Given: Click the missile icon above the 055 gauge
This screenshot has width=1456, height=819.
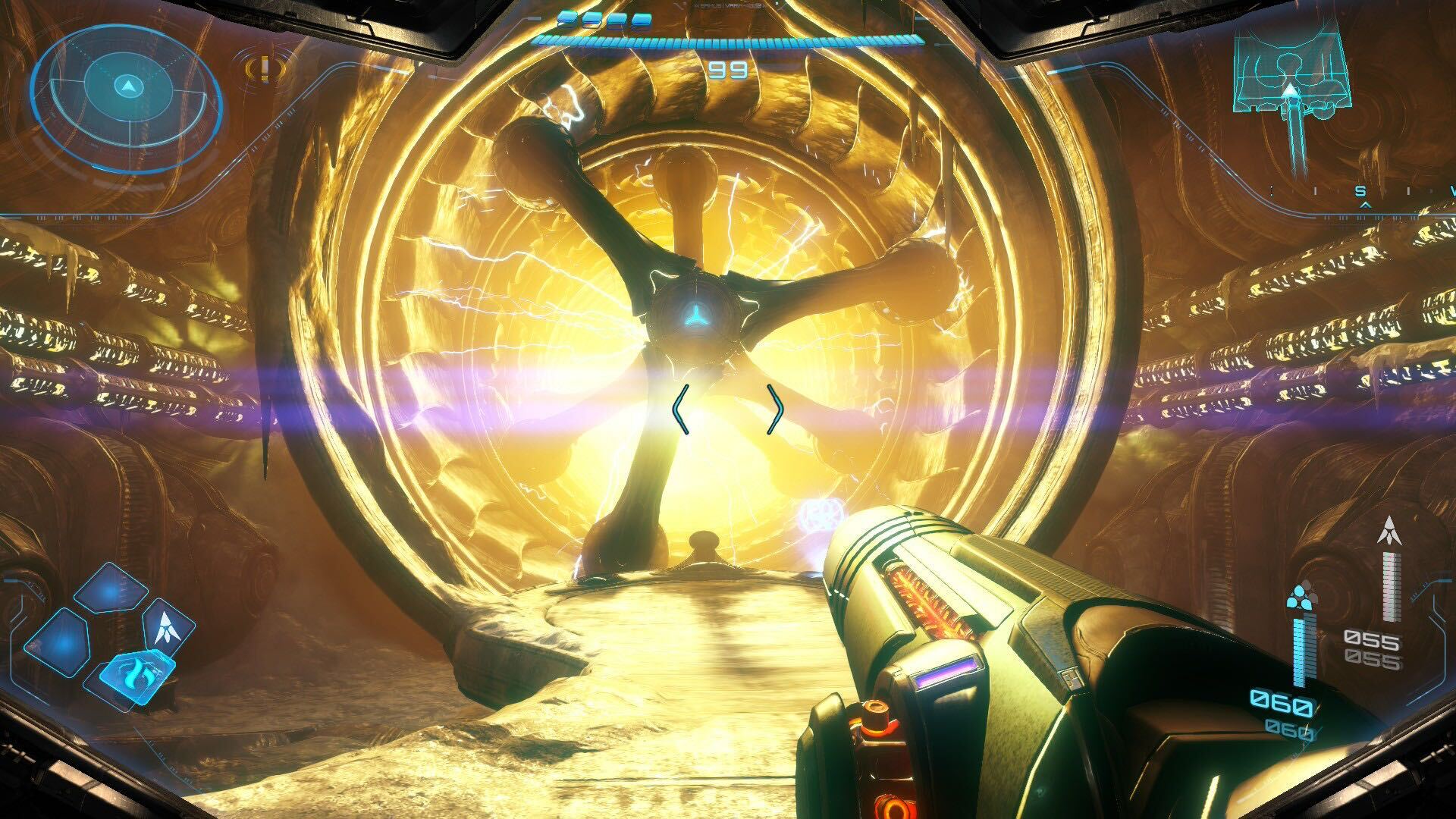Looking at the screenshot, I should click(1389, 531).
